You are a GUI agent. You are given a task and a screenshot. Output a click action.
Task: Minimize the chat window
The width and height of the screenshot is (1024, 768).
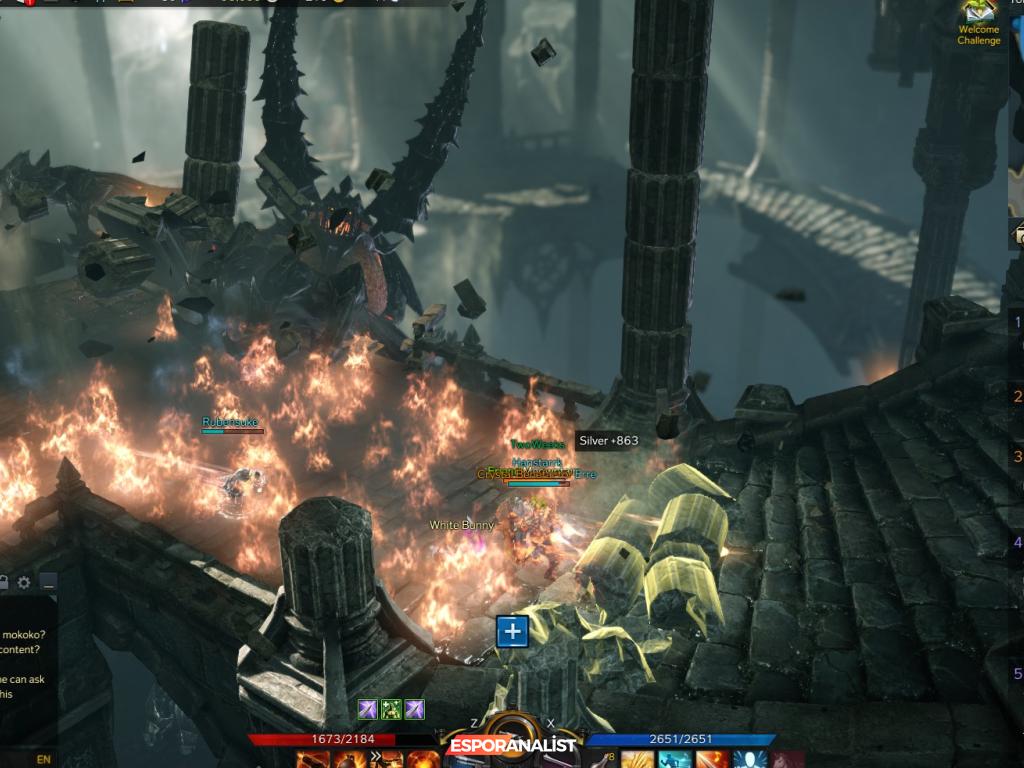(47, 582)
